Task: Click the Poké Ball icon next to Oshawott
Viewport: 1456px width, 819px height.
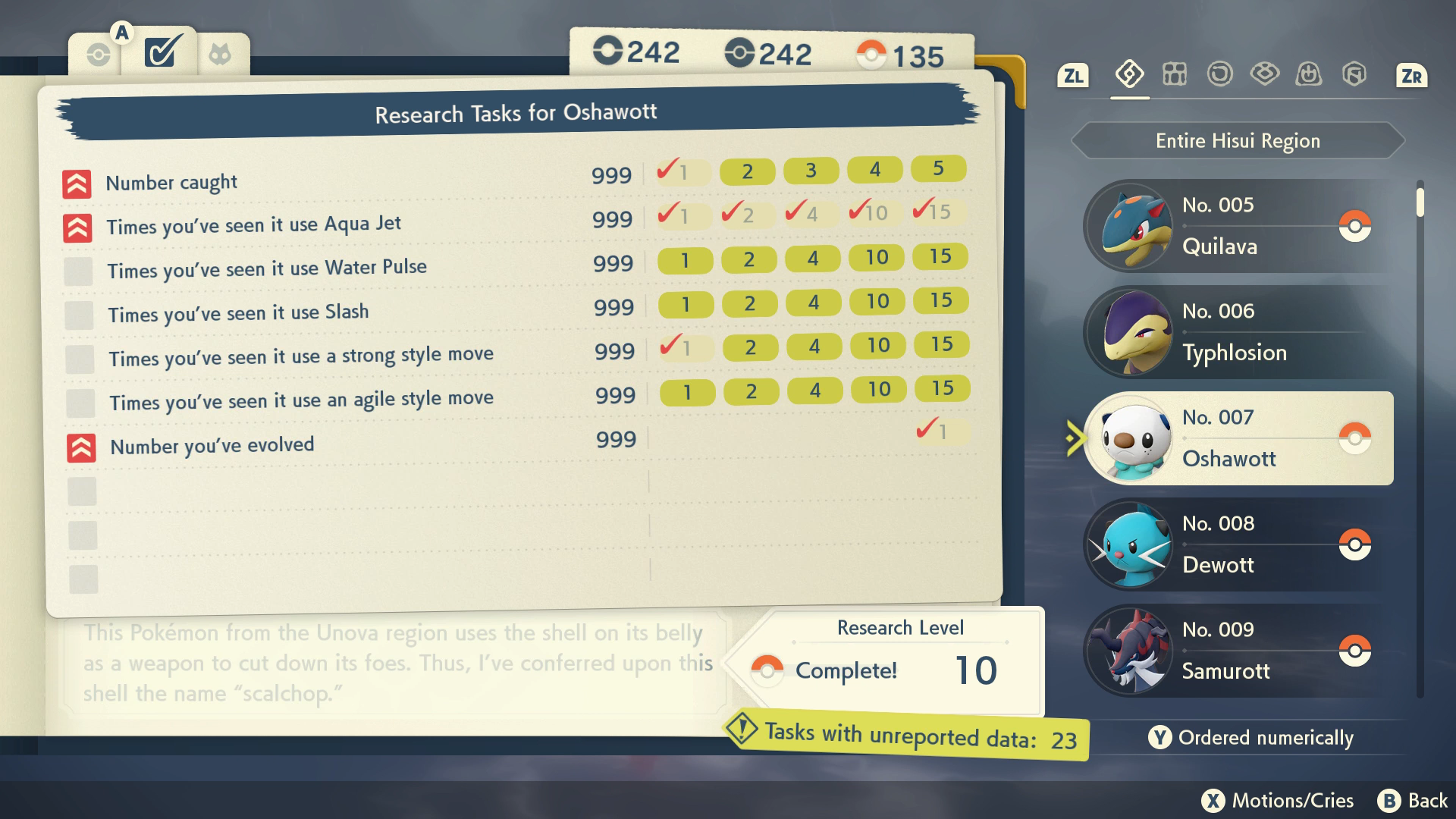Action: (1357, 438)
